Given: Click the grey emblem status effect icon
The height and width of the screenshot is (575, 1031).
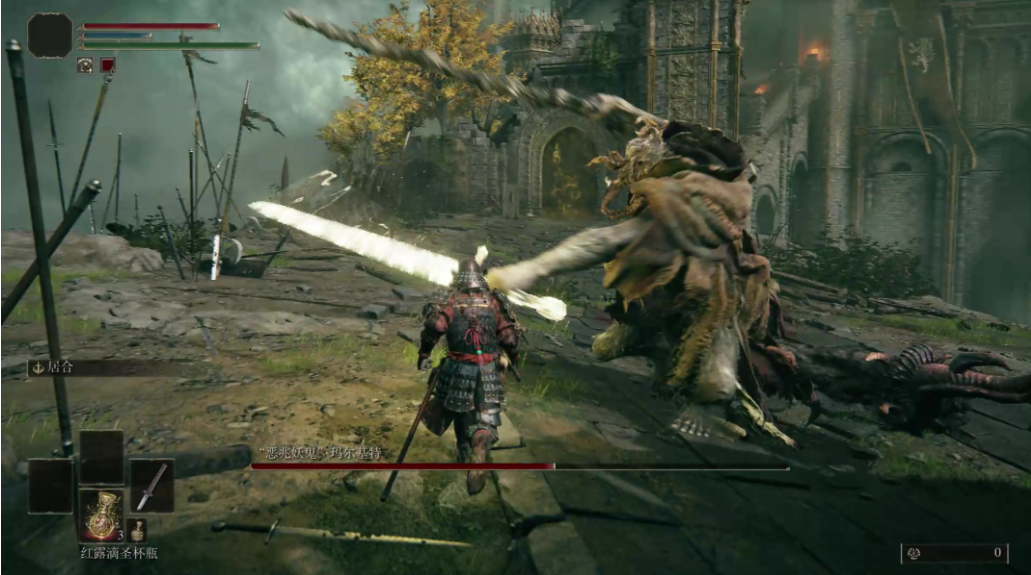Looking at the screenshot, I should (85, 65).
